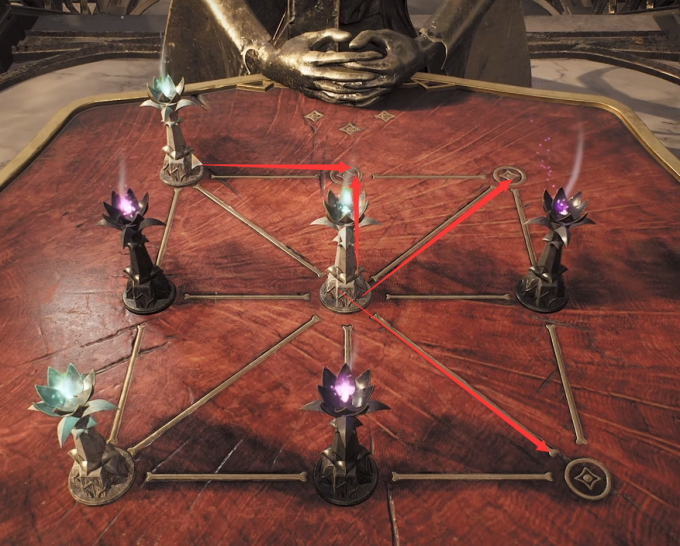The image size is (680, 546).
Task: Choose the purple lotus piece on the left edge
Action: coord(141,250)
